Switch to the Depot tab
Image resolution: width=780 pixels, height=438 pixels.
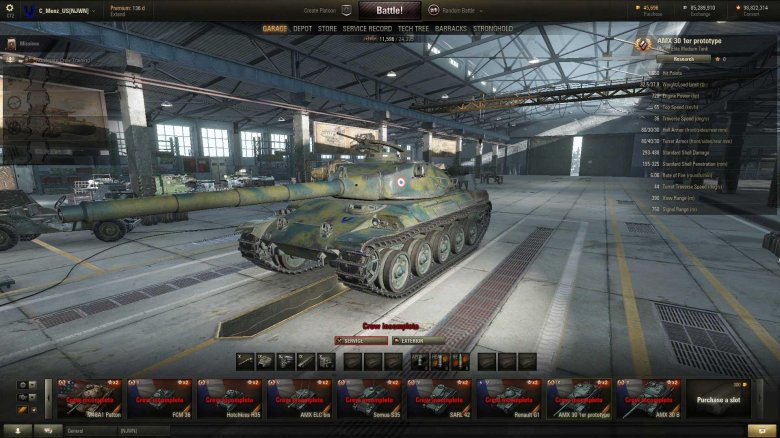tap(302, 29)
